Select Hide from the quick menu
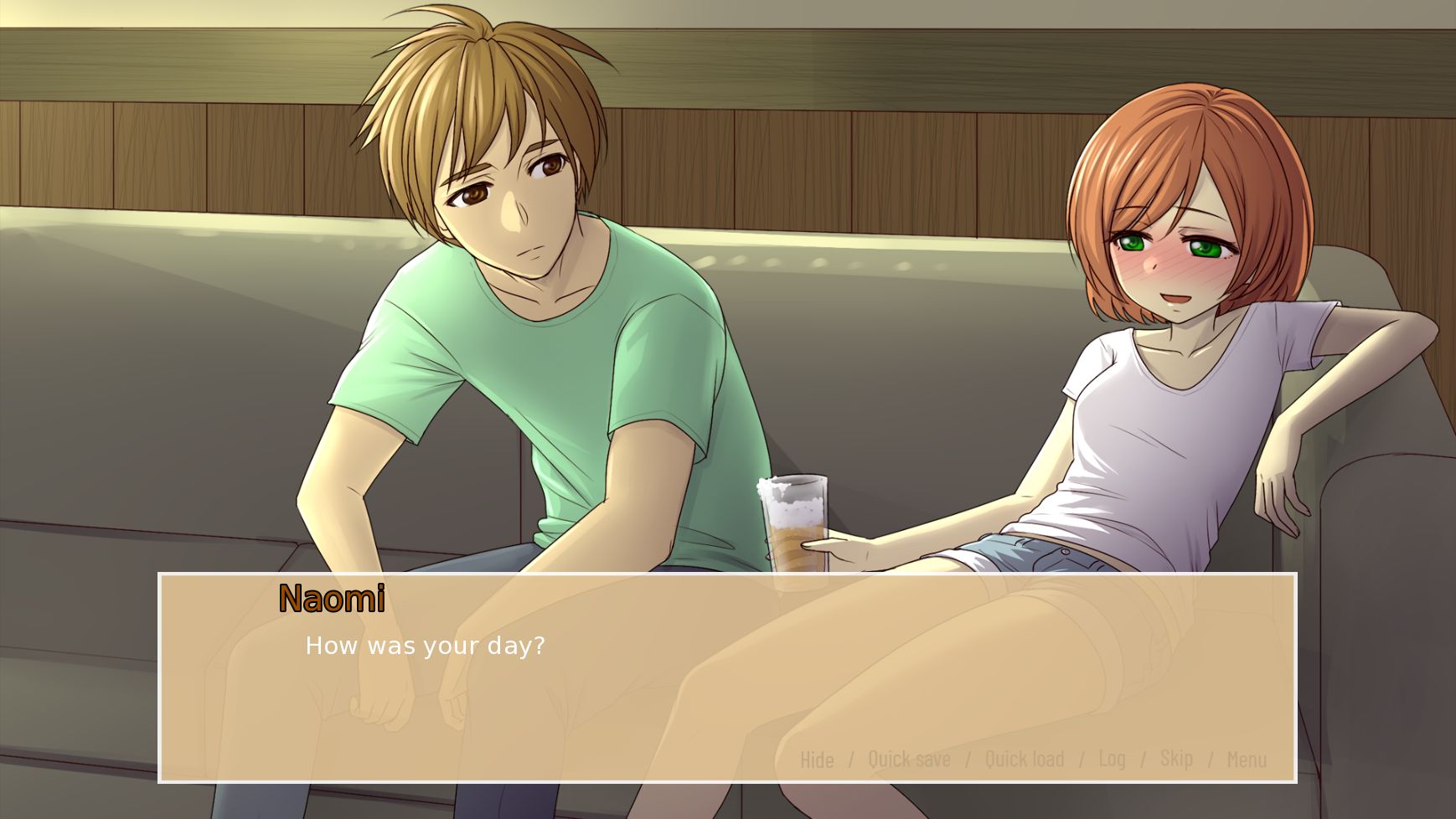This screenshot has width=1456, height=819. point(816,759)
